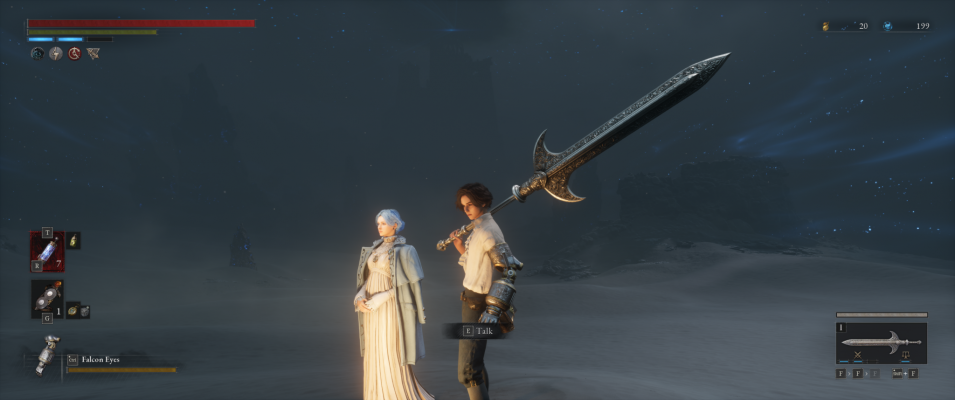Click the lightning bolt status icon
Screen dimensions: 955x400
point(56,54)
